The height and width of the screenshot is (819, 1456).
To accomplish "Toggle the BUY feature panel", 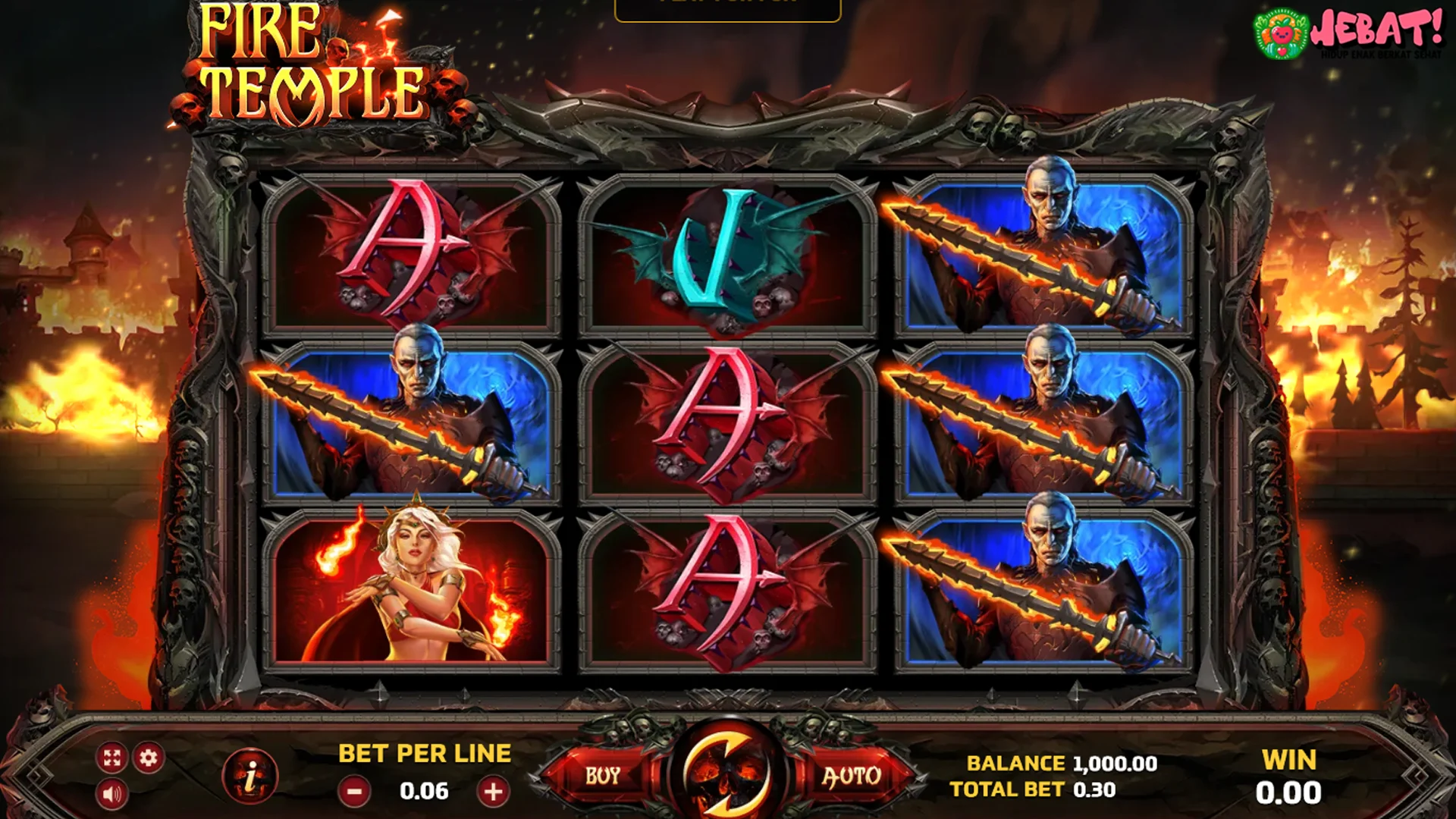I will pos(601,775).
